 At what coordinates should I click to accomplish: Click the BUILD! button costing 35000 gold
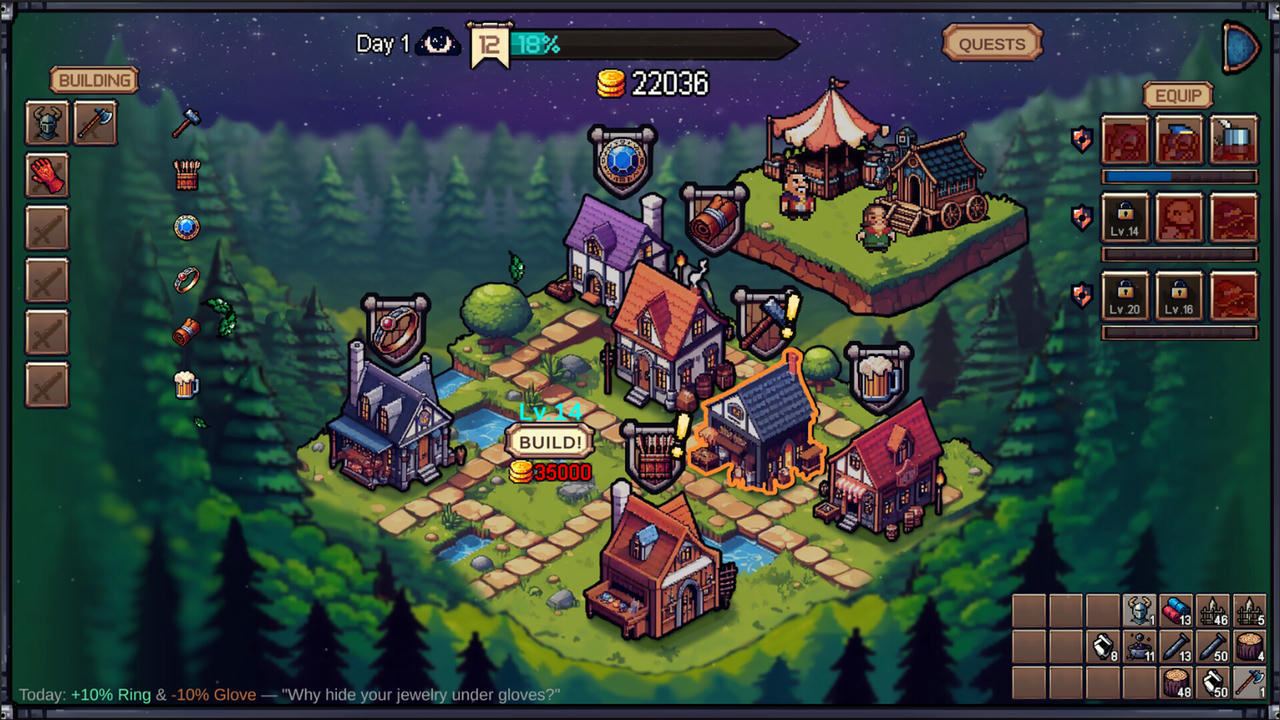549,441
